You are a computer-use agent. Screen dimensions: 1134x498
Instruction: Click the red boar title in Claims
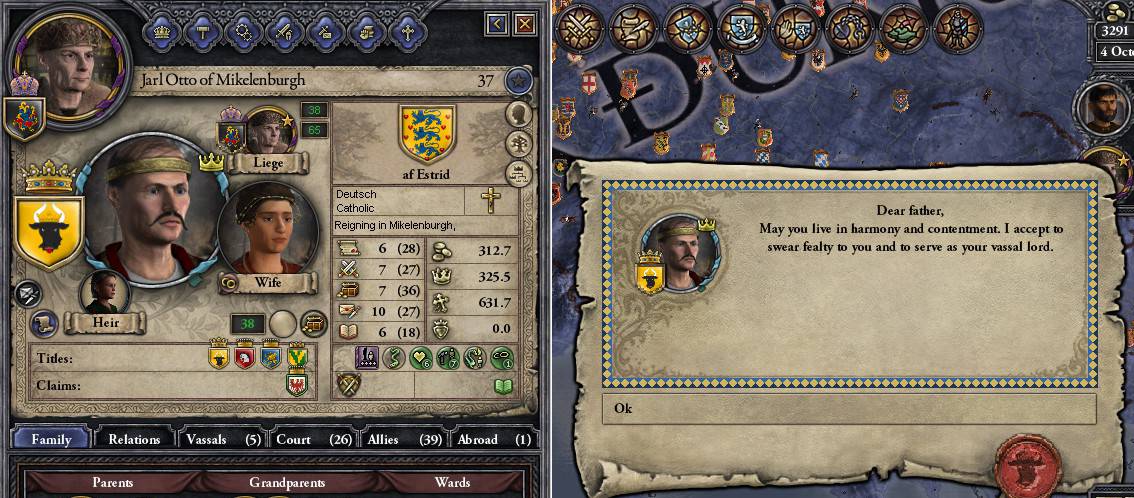click(x=297, y=384)
